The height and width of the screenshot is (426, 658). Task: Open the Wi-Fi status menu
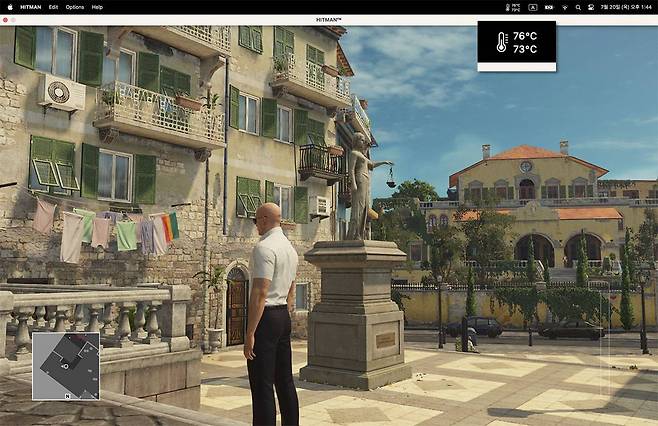564,7
